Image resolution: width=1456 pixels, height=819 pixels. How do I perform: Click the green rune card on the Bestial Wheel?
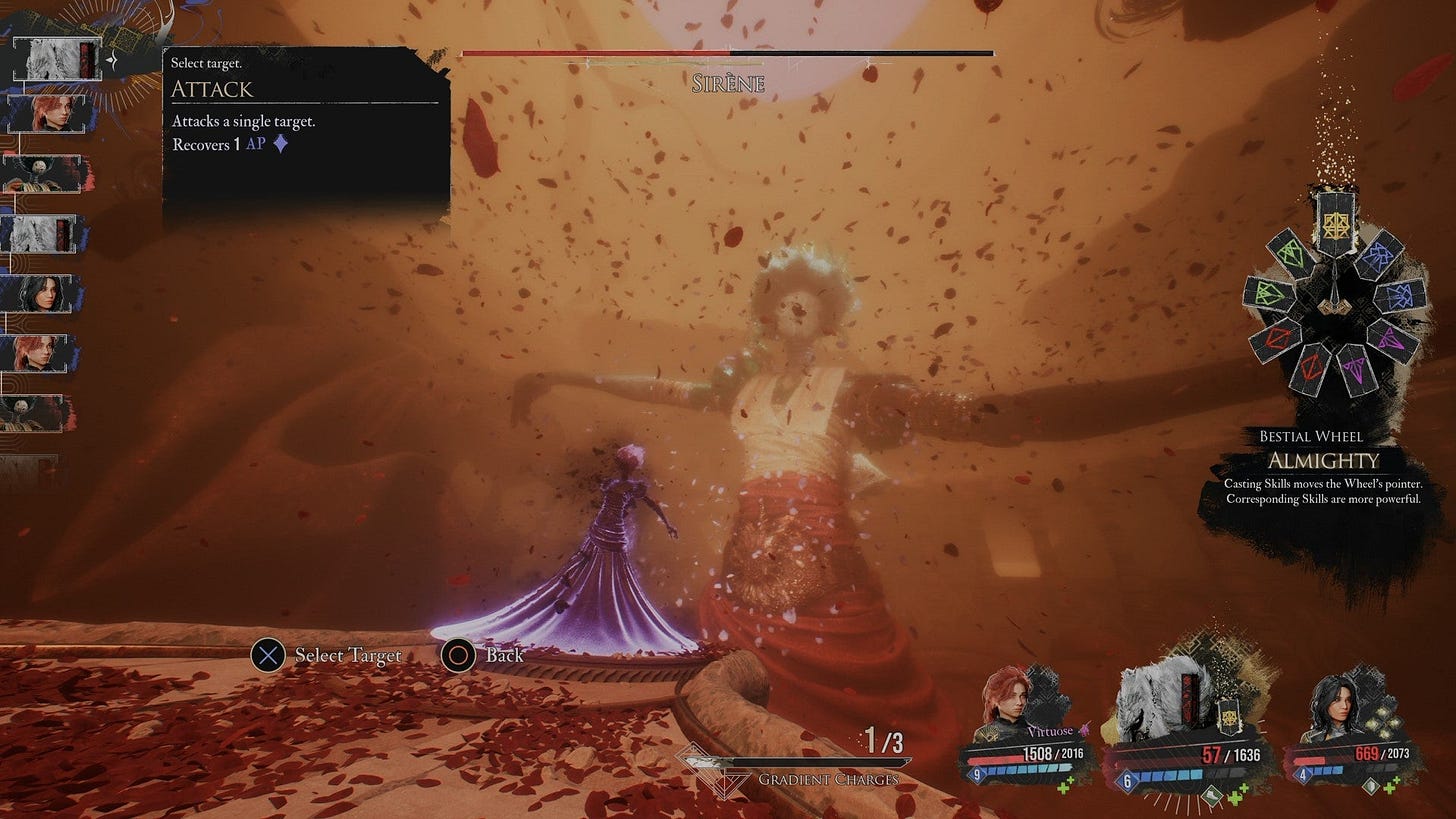click(1288, 252)
